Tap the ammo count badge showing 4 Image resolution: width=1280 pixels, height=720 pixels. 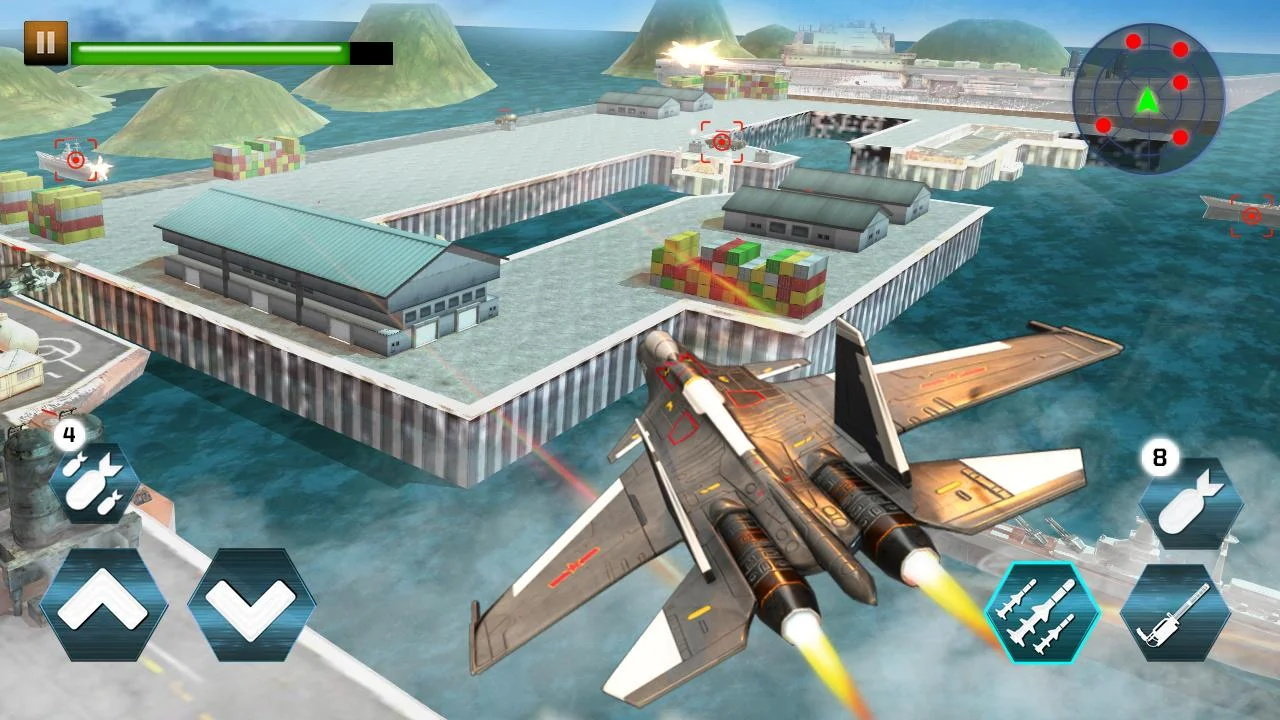(67, 435)
